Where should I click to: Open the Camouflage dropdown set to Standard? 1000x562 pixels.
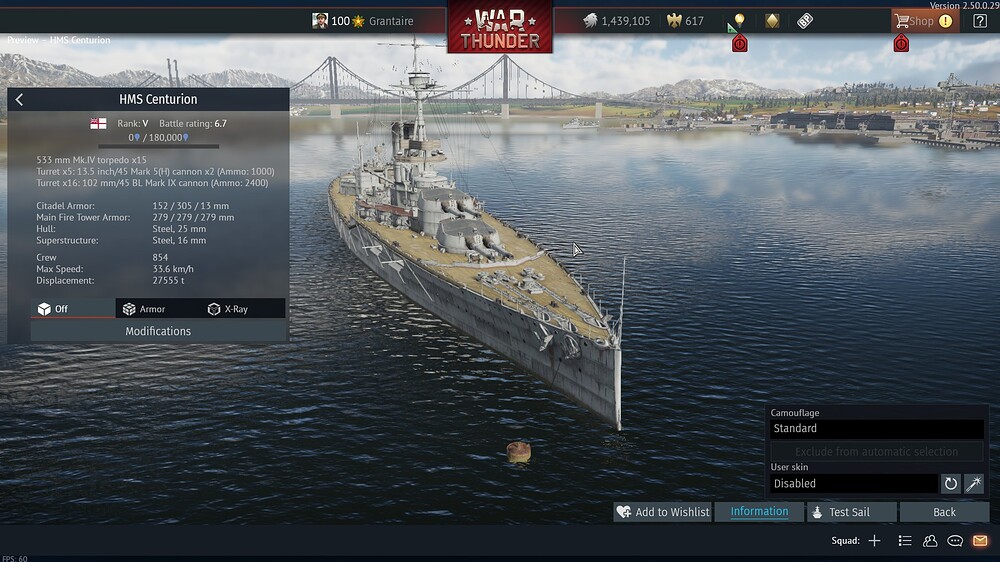(877, 428)
